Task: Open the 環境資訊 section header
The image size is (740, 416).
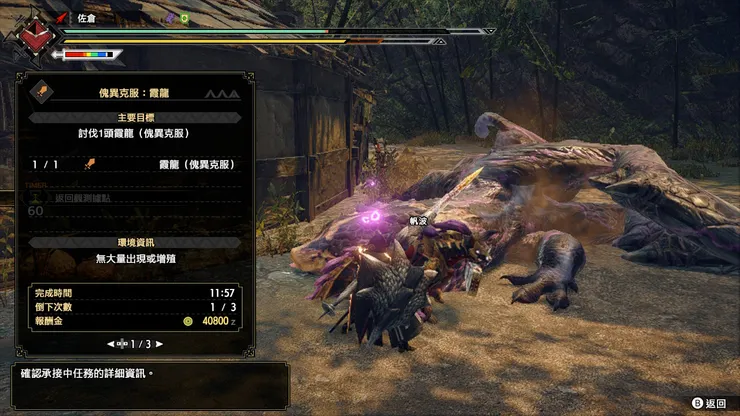Action: 134,242
